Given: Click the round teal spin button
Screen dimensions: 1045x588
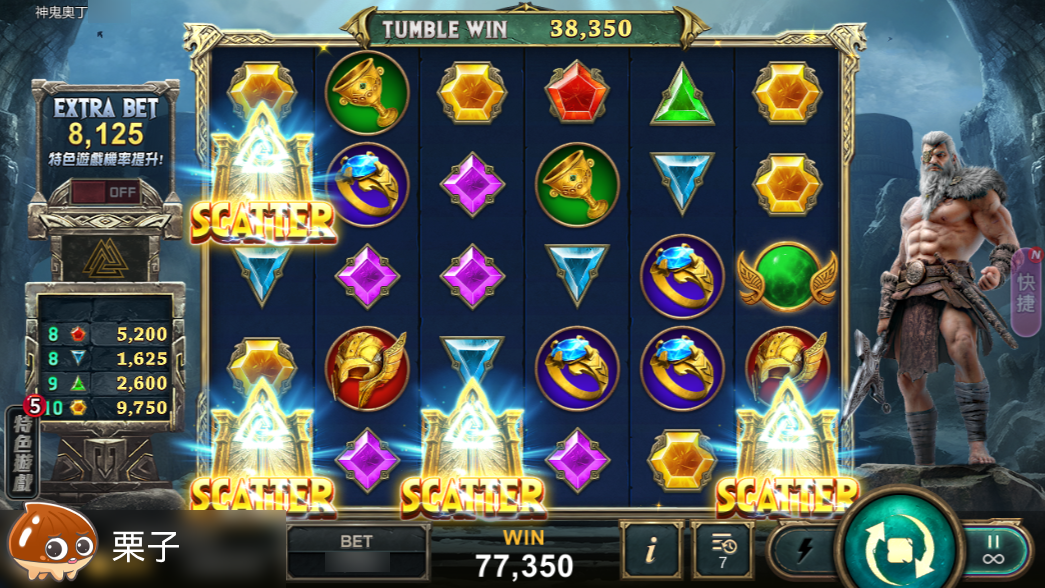Looking at the screenshot, I should 896,548.
